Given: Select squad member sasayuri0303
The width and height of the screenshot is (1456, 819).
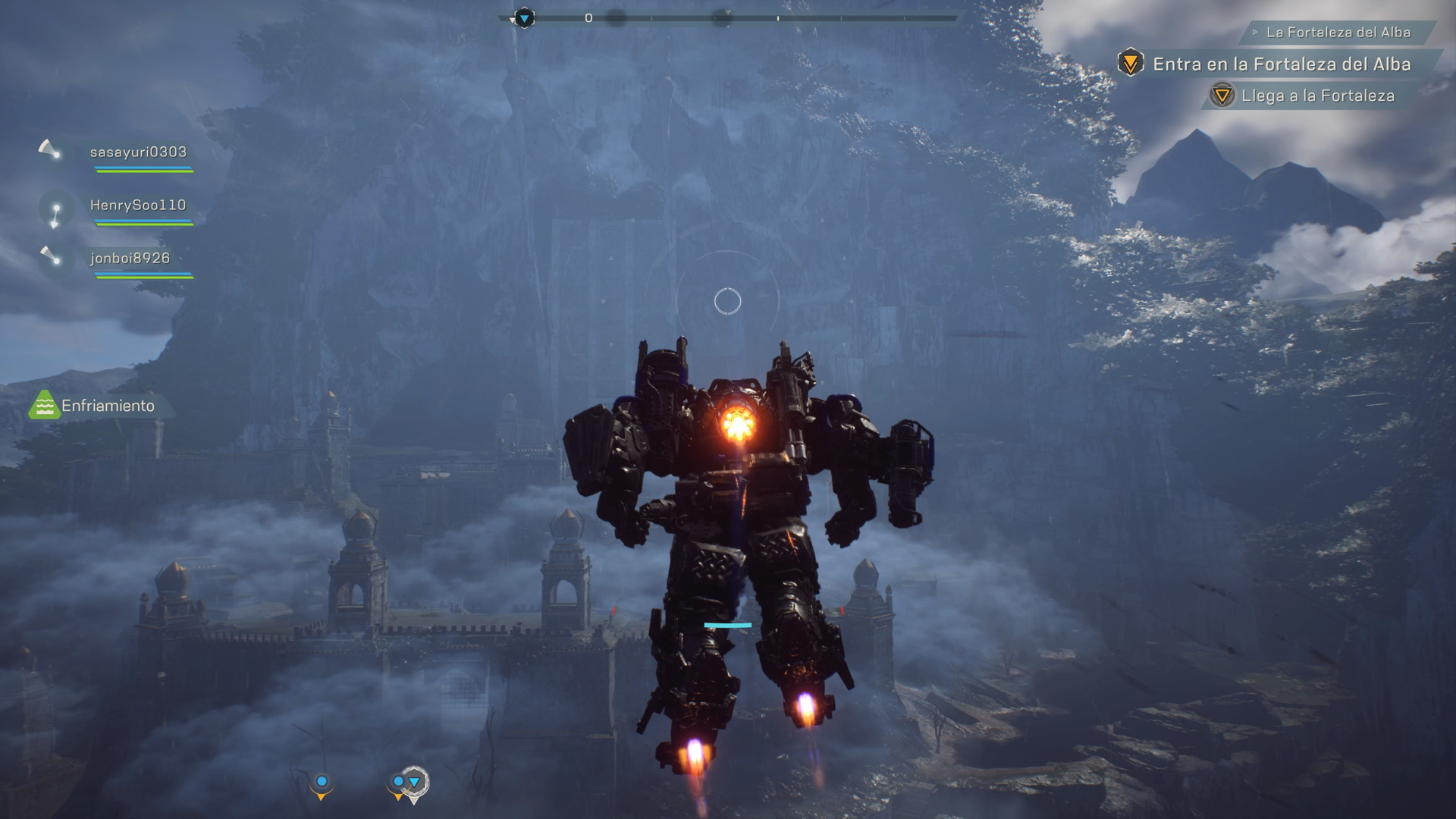Looking at the screenshot, I should 138,152.
